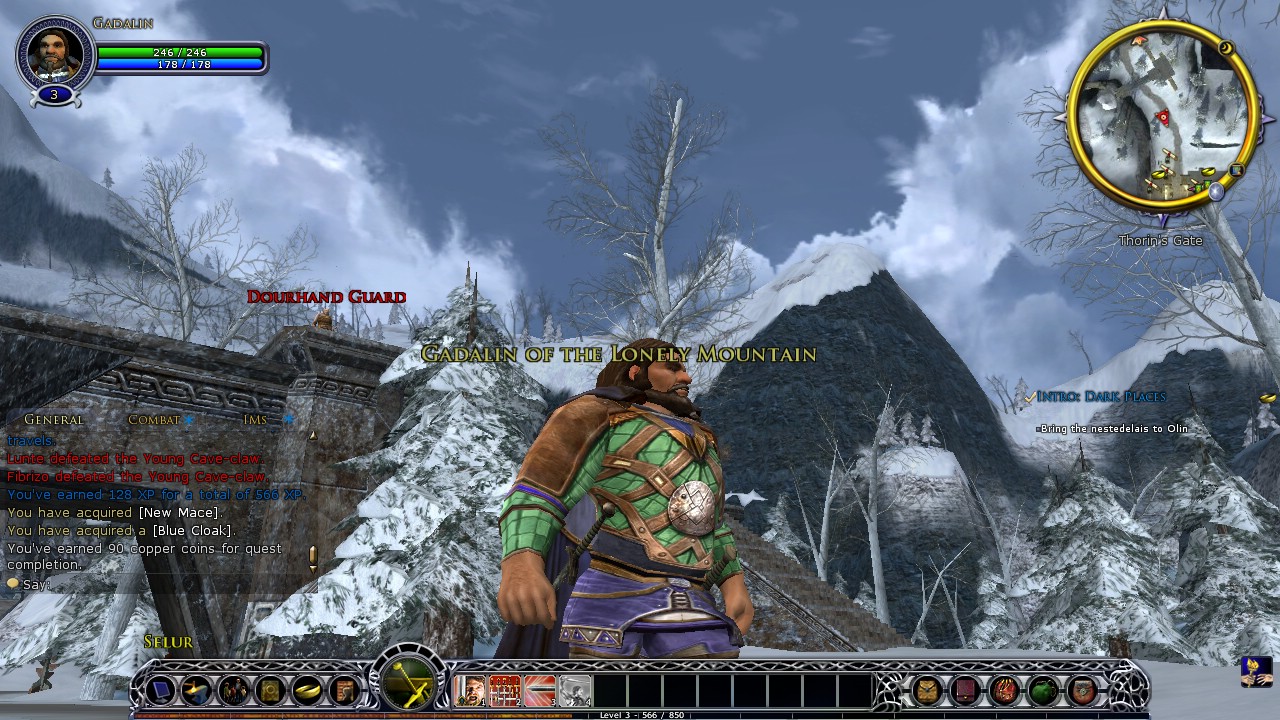Trigger the red blade skill in slot 3
This screenshot has width=1280, height=720.
pos(540,691)
